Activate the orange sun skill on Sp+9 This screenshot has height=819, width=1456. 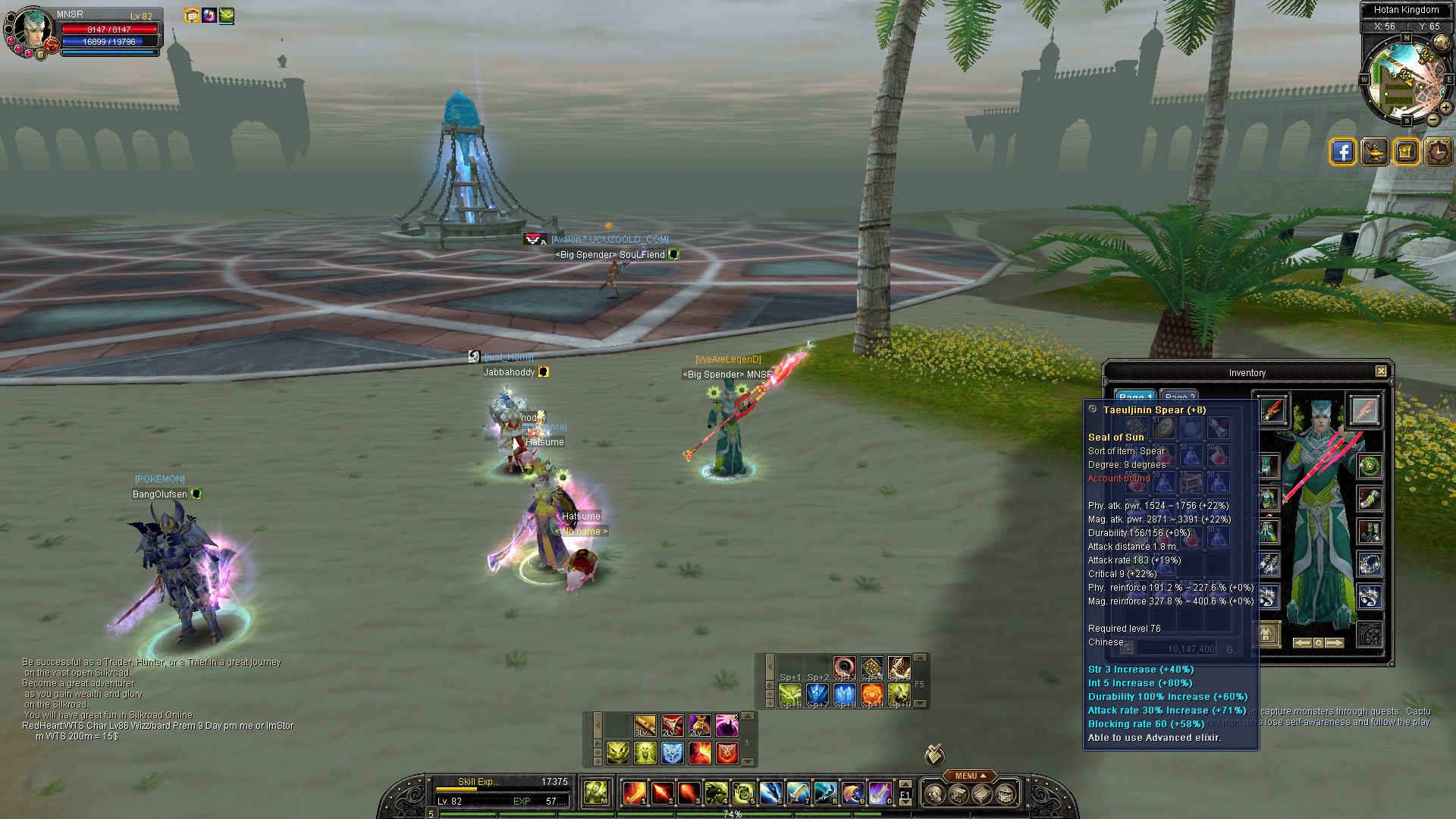coord(871,694)
